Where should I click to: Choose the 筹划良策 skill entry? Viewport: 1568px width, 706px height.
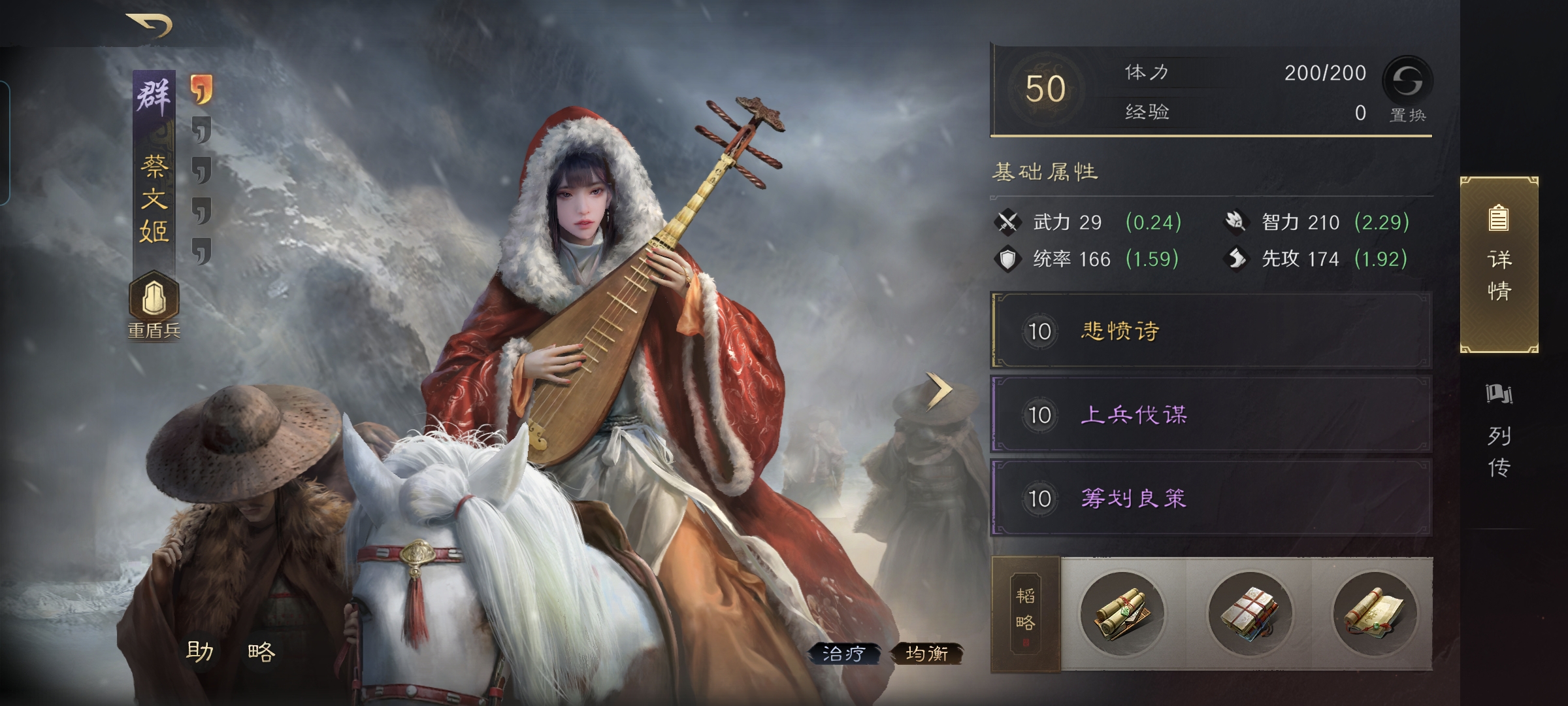(x=1211, y=498)
